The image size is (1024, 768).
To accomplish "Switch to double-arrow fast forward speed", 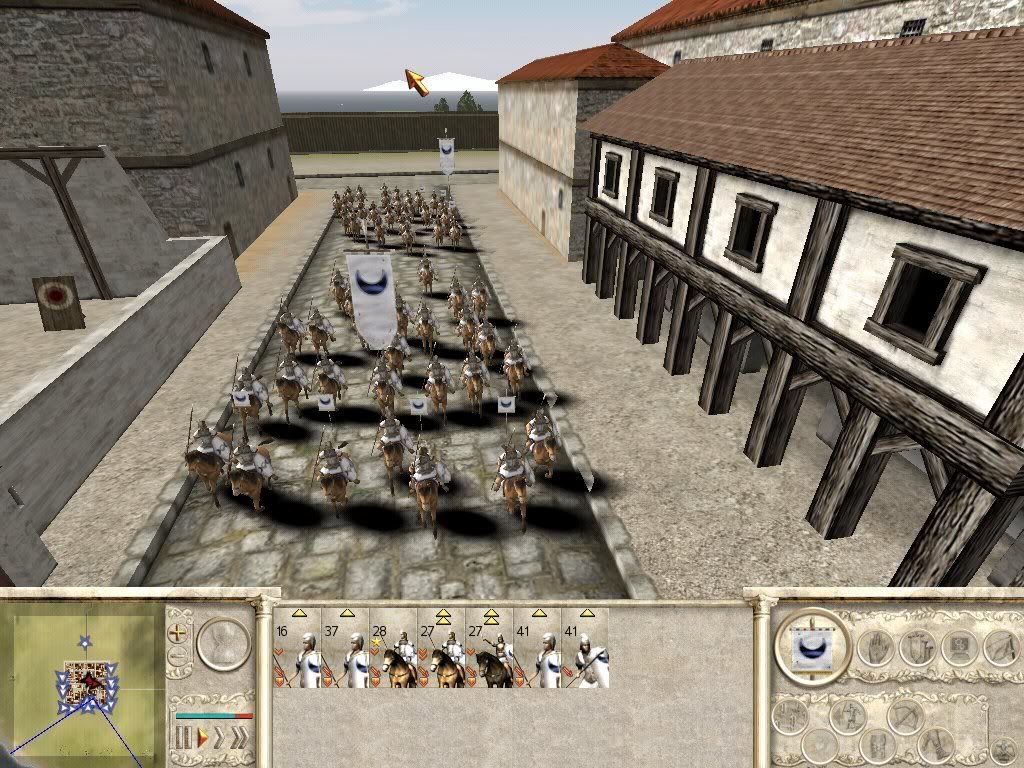I will pyautogui.click(x=221, y=739).
